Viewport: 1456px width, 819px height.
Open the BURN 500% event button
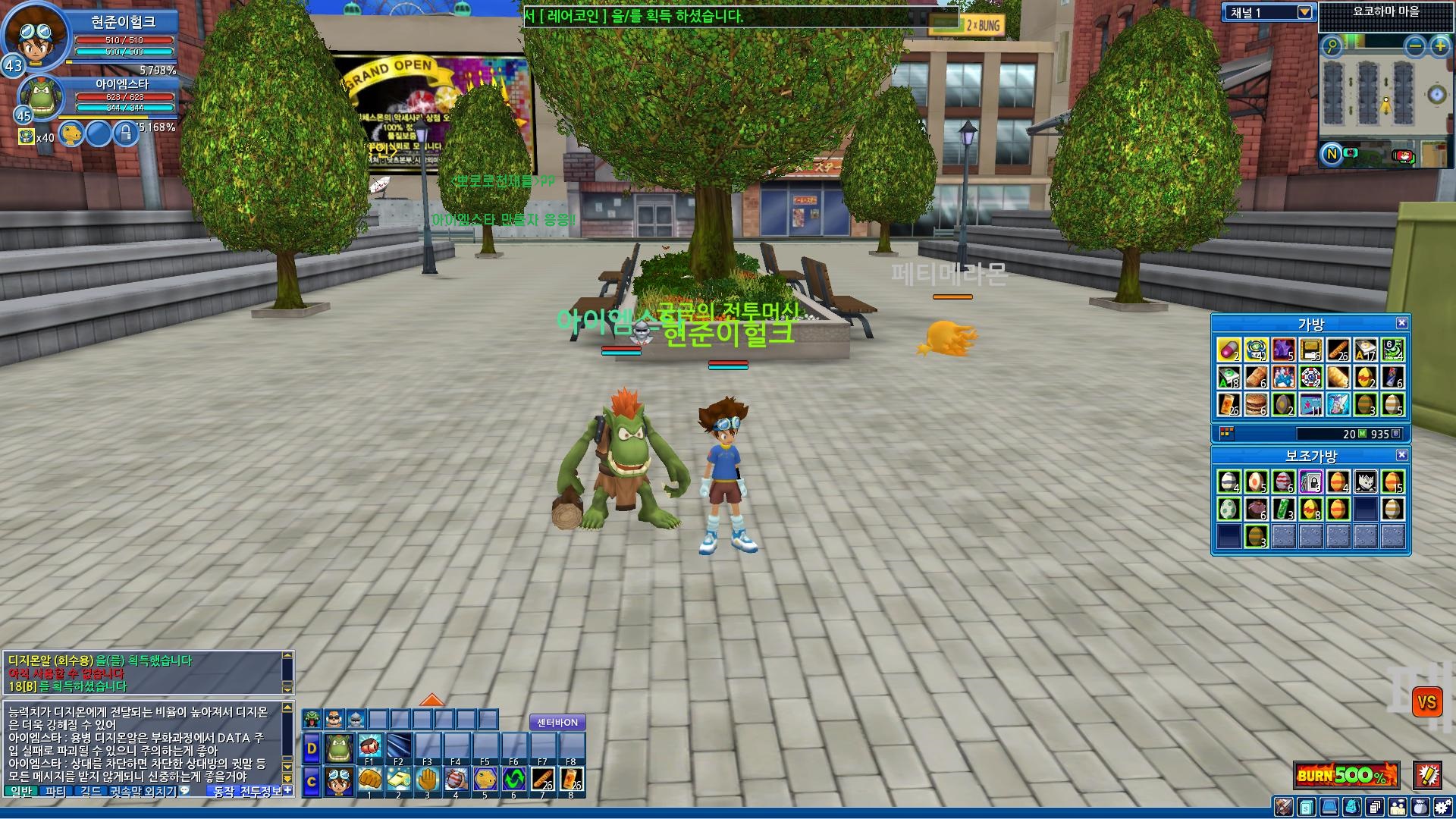tap(1346, 775)
